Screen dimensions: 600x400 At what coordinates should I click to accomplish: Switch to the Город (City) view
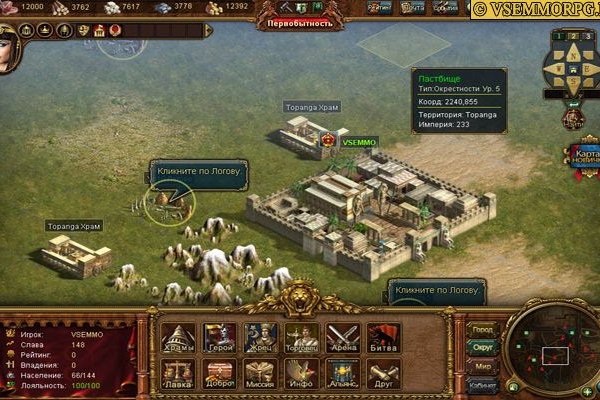483,329
